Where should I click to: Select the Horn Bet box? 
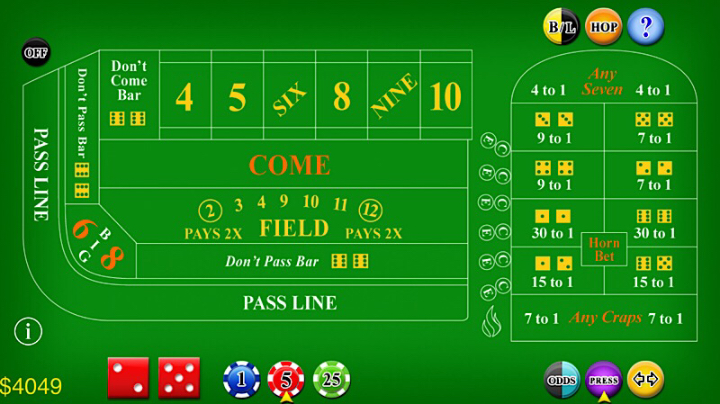(604, 249)
